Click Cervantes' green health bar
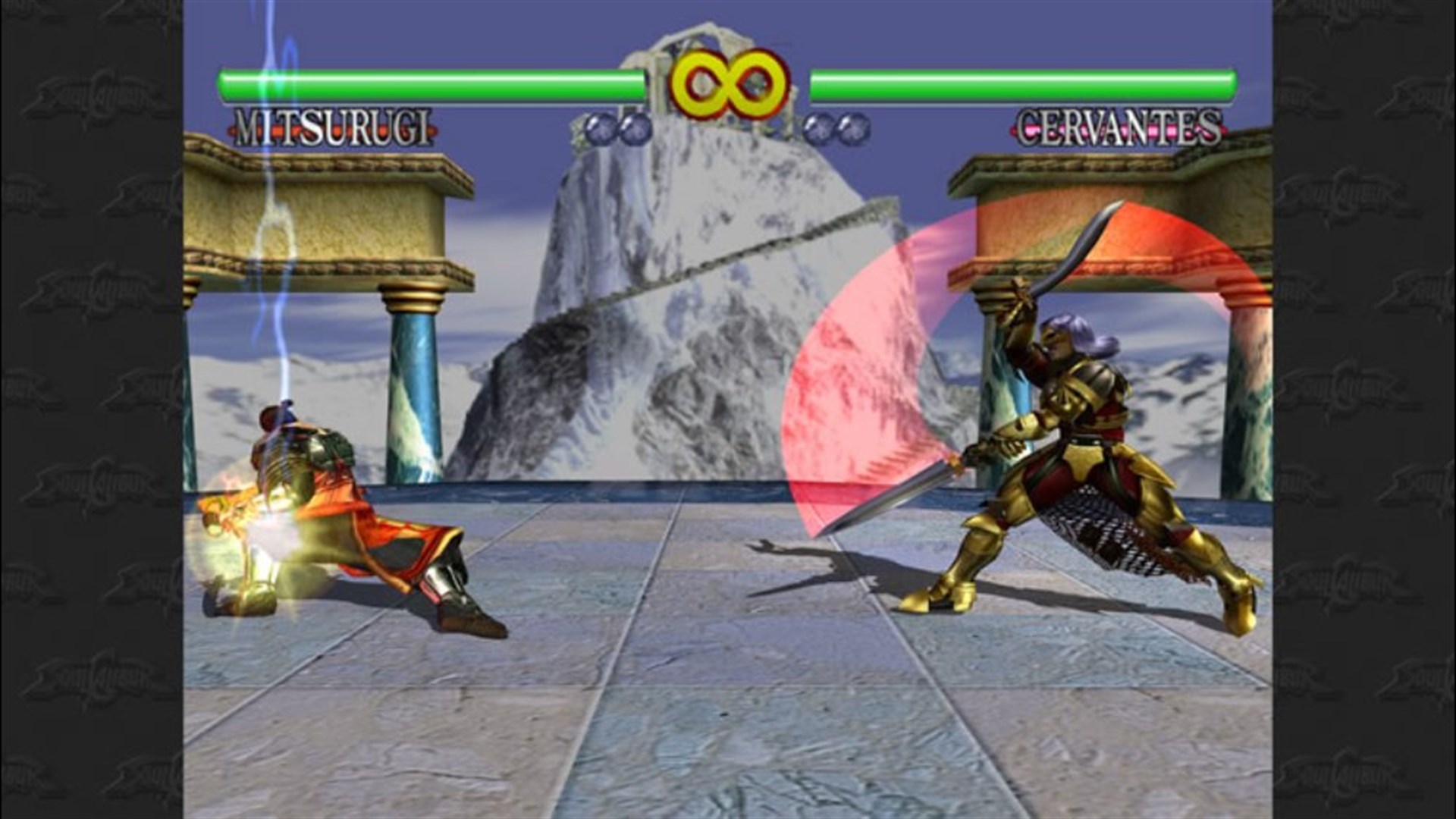The image size is (1456, 819). [x=1024, y=78]
